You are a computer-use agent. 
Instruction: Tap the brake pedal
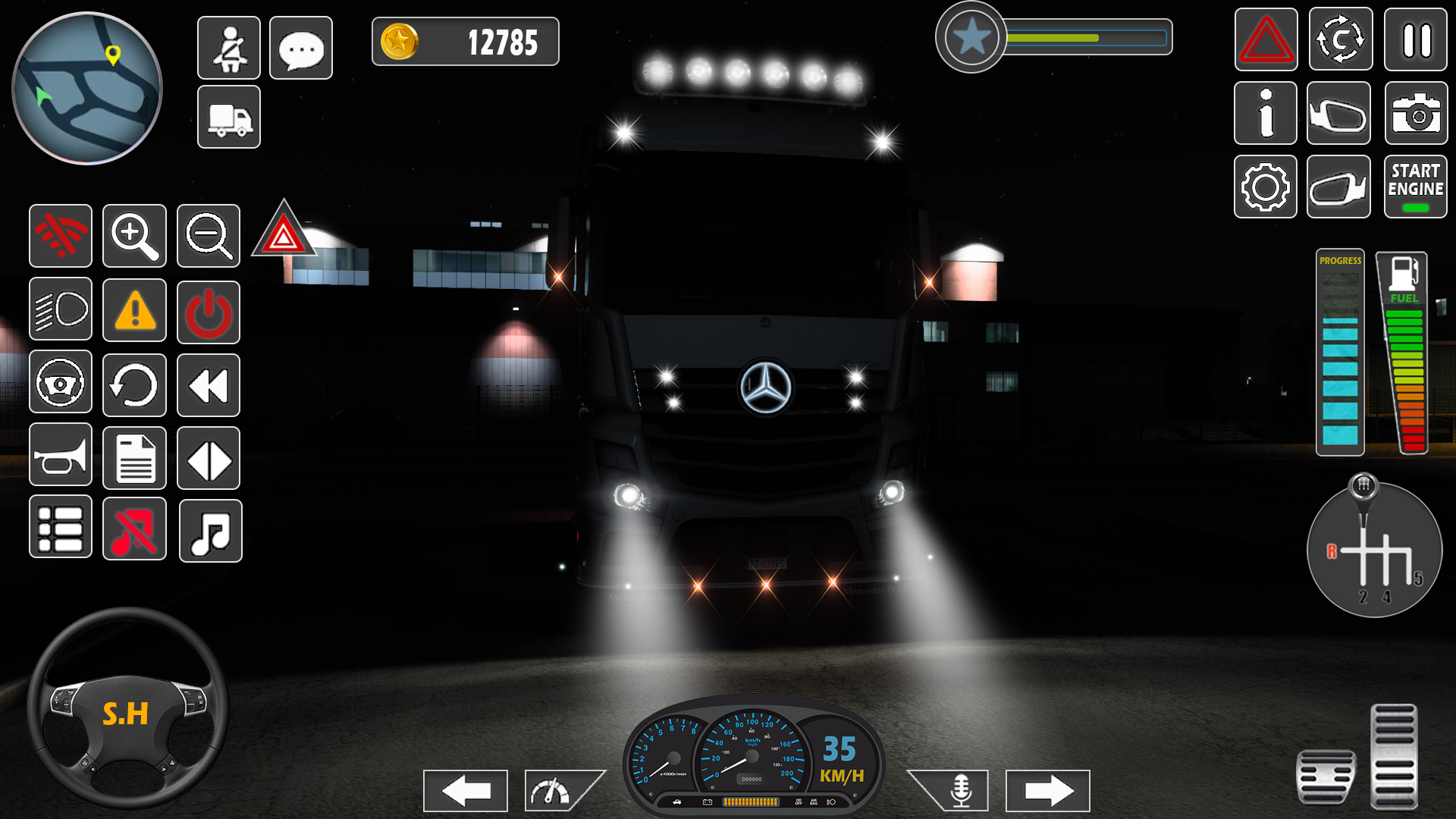[1326, 777]
